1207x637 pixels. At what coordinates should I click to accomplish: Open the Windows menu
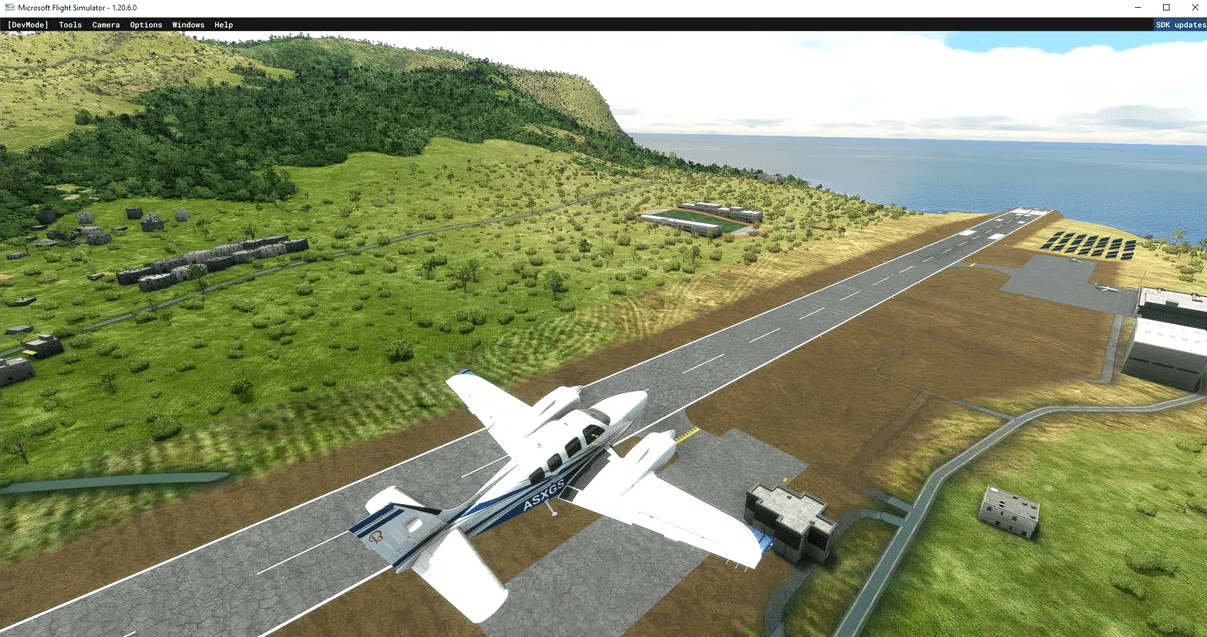click(x=188, y=25)
